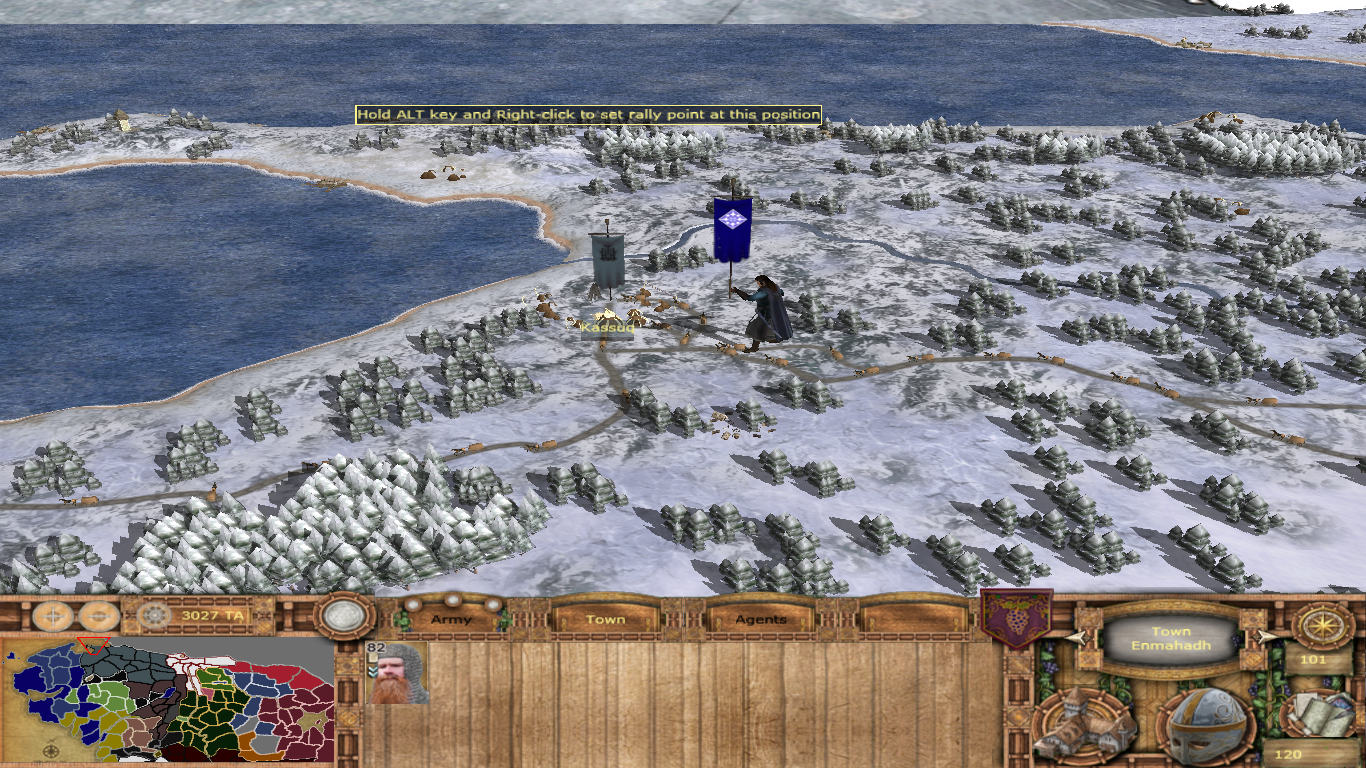Open the recruitment menu helmet icon
Image resolution: width=1366 pixels, height=768 pixels.
tap(1208, 726)
